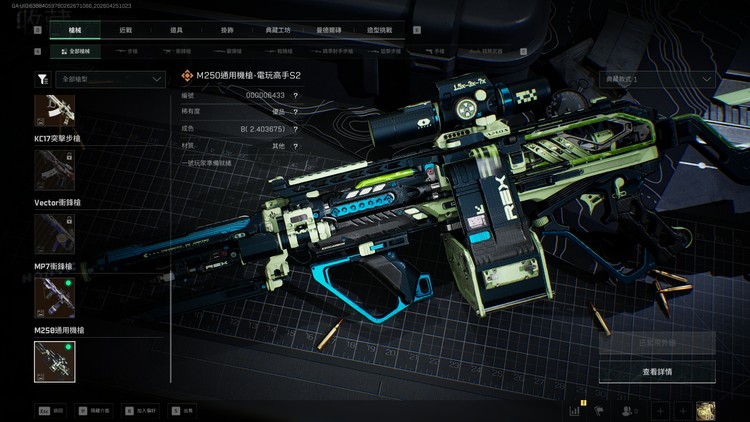Image resolution: width=750 pixels, height=422 pixels.
Task: Open the player avatar in the corner
Action: pyautogui.click(x=706, y=410)
